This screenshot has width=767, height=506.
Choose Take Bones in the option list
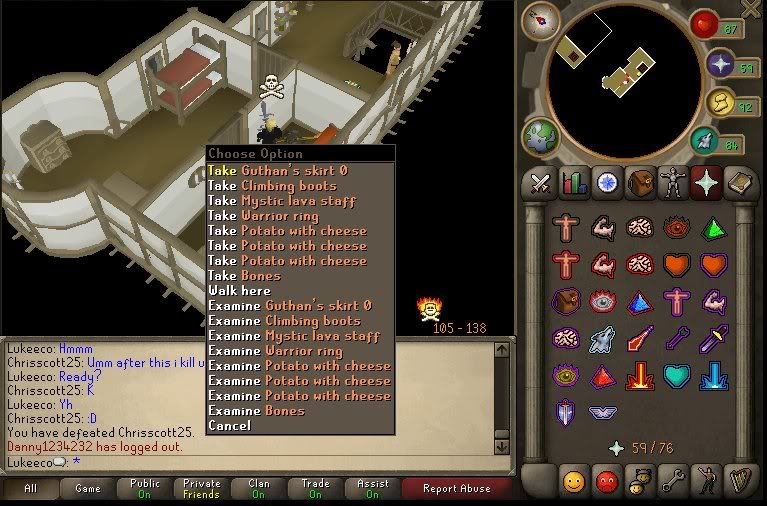click(244, 276)
